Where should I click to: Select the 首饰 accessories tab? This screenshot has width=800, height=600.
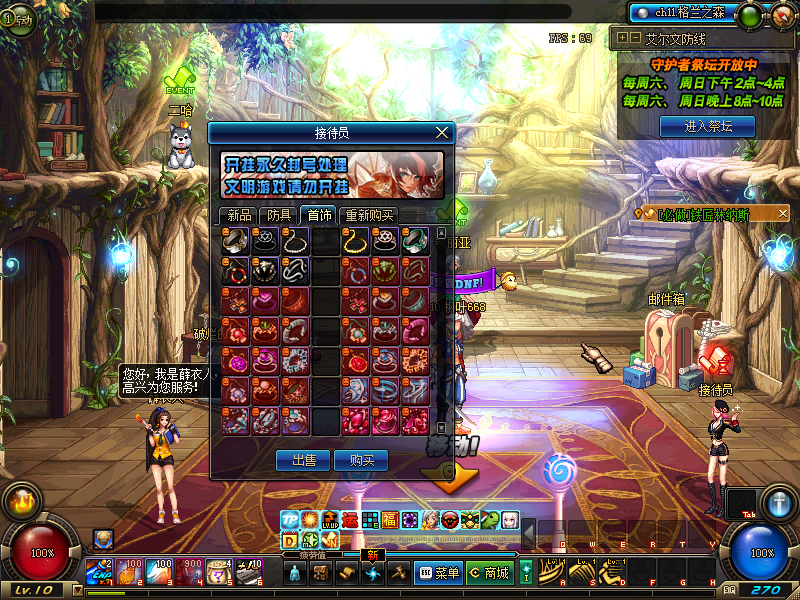pos(320,215)
